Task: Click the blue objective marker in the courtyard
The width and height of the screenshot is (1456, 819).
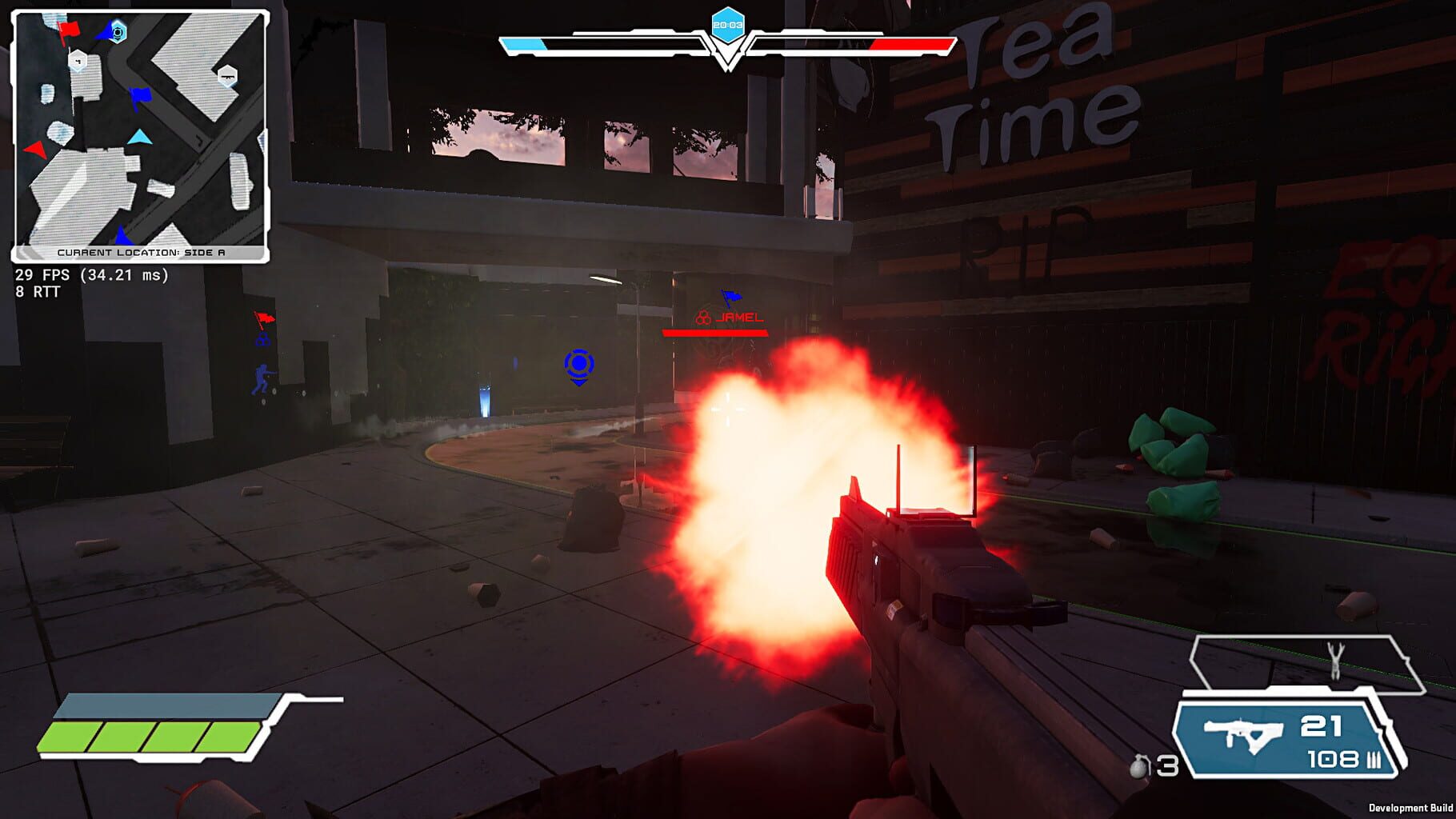Action: [581, 366]
